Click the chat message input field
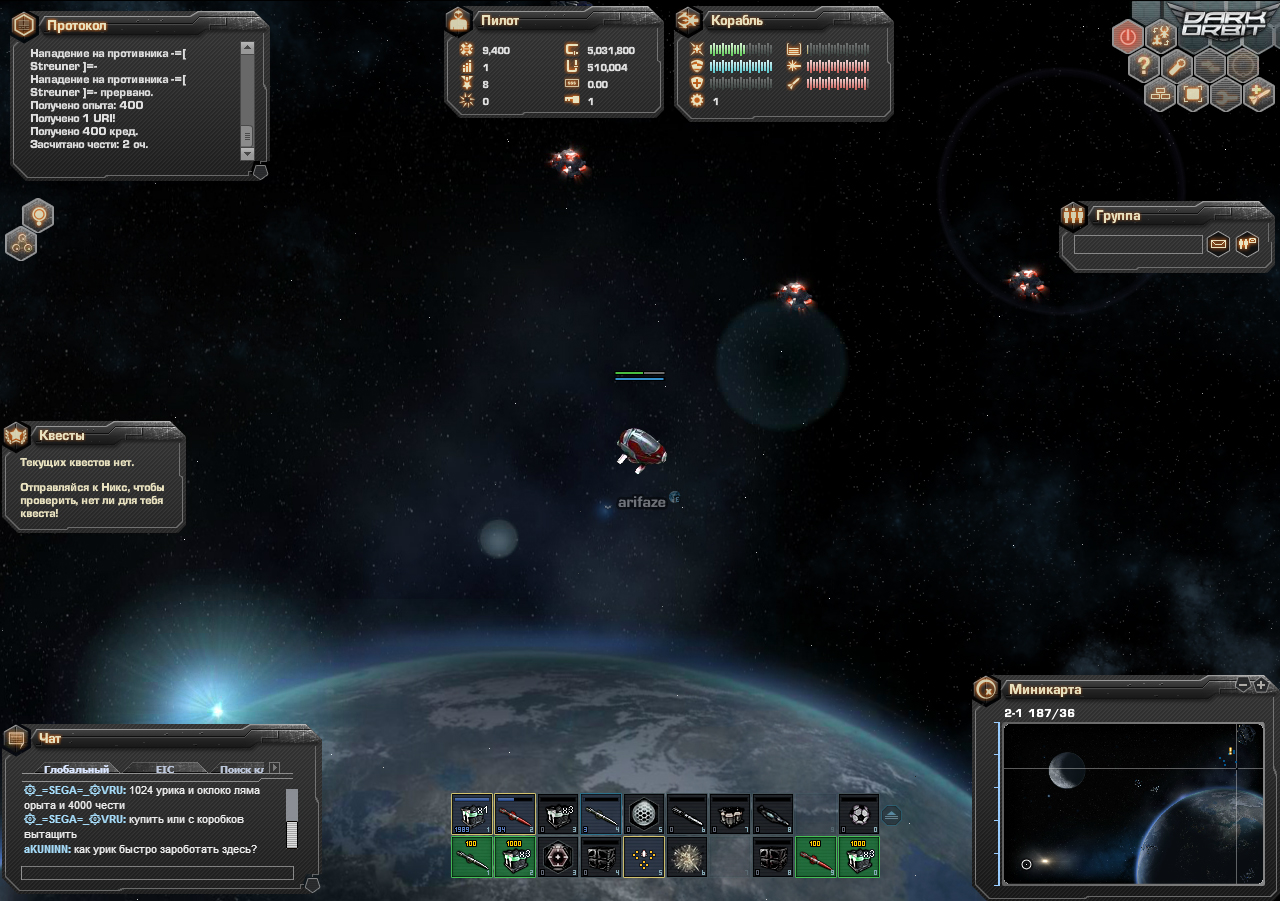Viewport: 1280px width, 901px height. (x=157, y=873)
